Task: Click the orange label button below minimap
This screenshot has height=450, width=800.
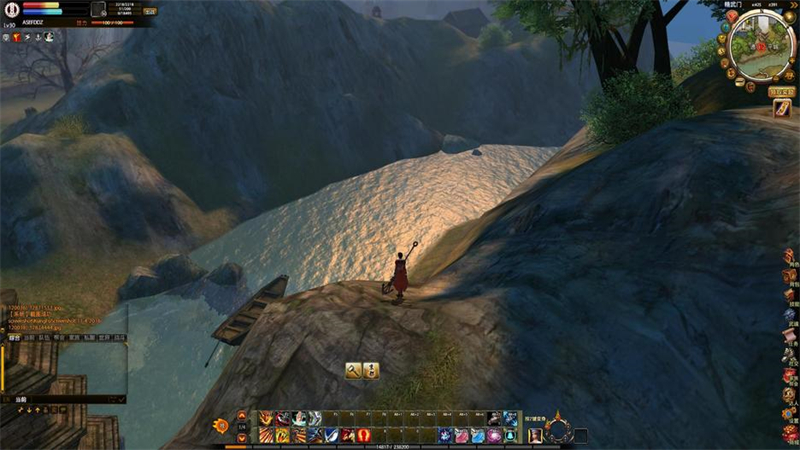Action: 781,91
